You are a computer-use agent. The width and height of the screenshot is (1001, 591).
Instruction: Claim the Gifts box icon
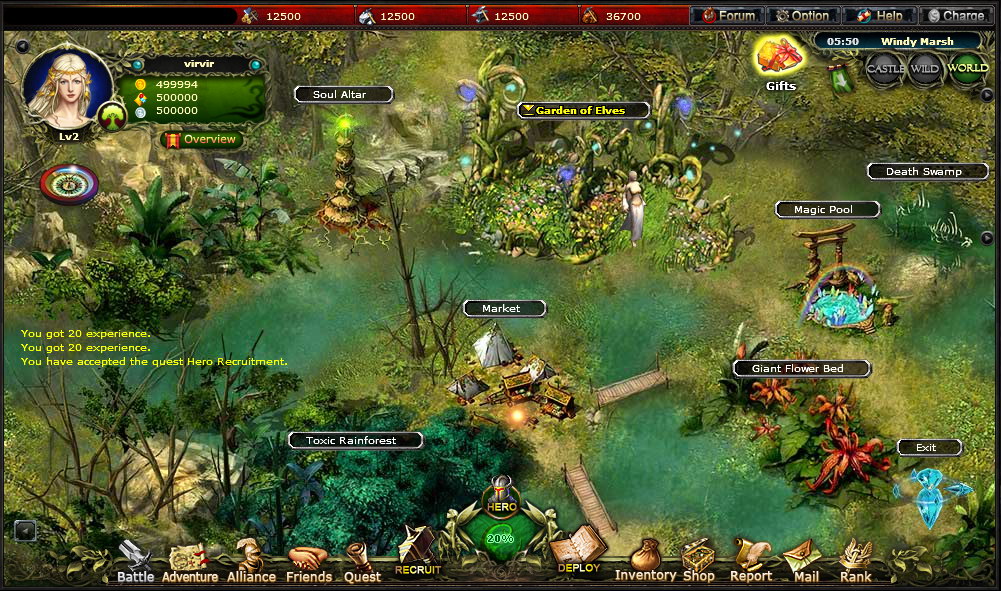pyautogui.click(x=780, y=58)
